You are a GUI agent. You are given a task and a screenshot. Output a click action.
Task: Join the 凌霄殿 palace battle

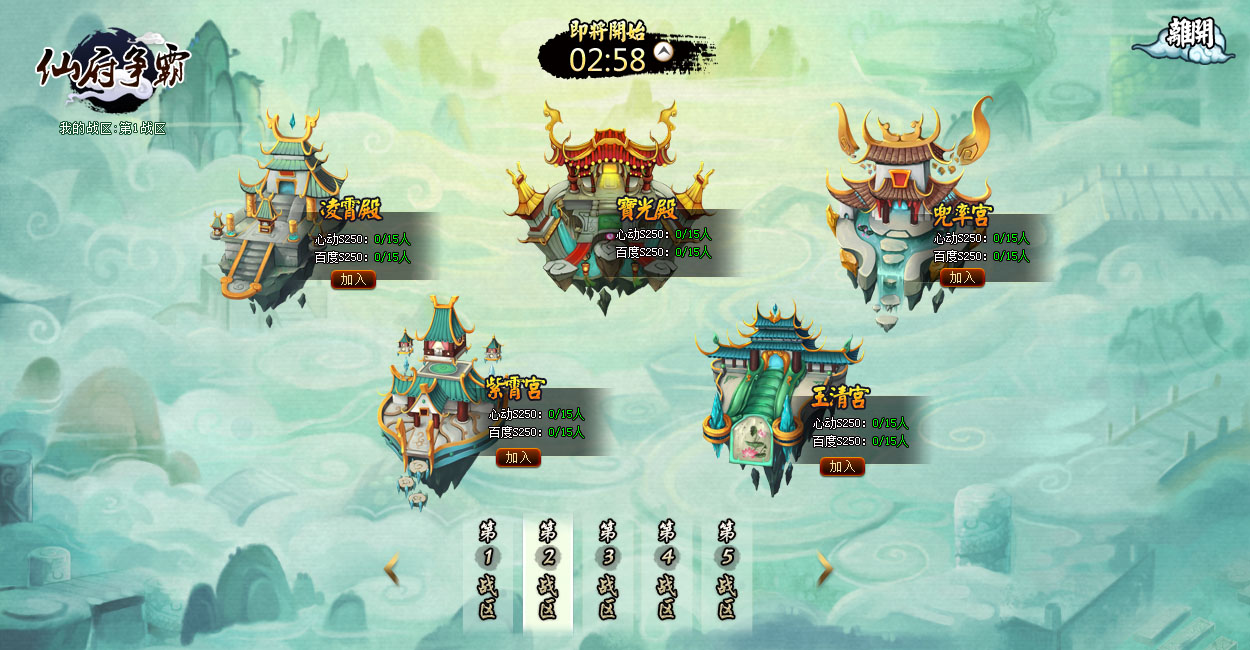point(353,280)
